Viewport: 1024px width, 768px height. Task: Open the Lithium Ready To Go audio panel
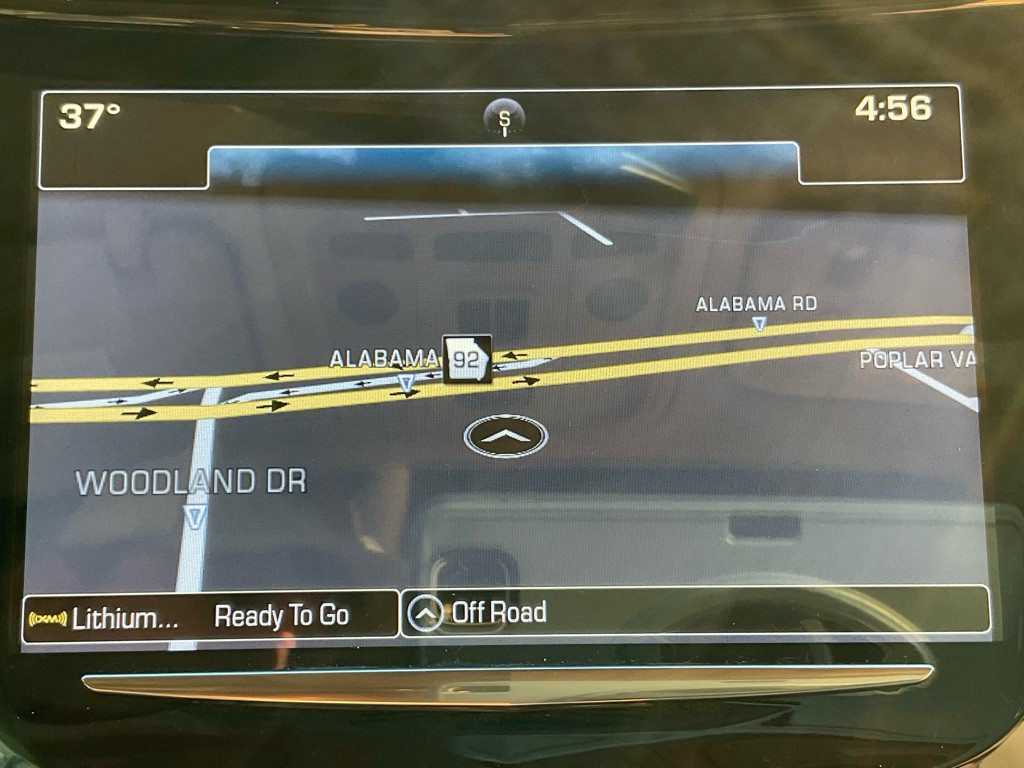pyautogui.click(x=210, y=616)
